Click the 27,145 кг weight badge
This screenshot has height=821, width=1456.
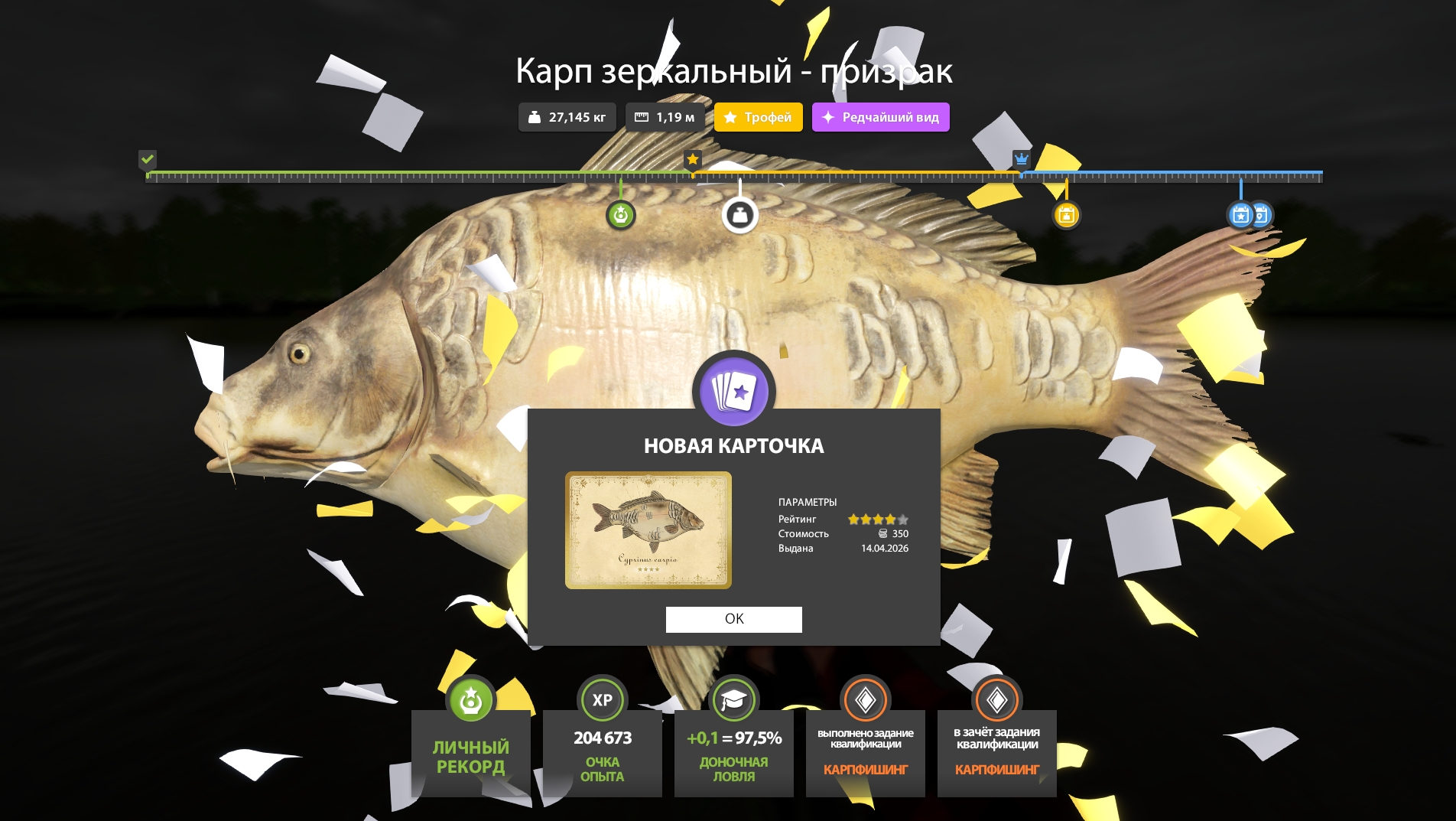[567, 117]
